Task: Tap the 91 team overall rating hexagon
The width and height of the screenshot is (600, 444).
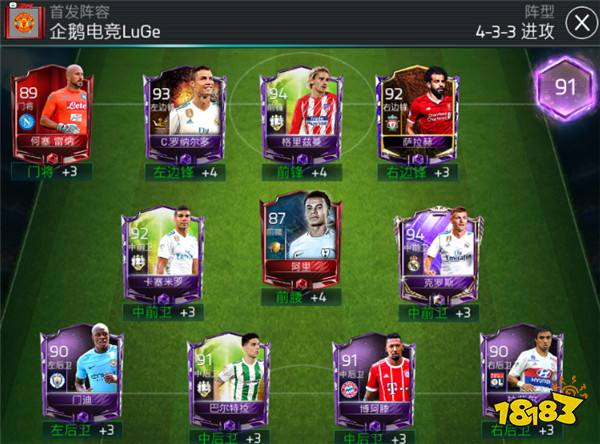Action: point(566,88)
